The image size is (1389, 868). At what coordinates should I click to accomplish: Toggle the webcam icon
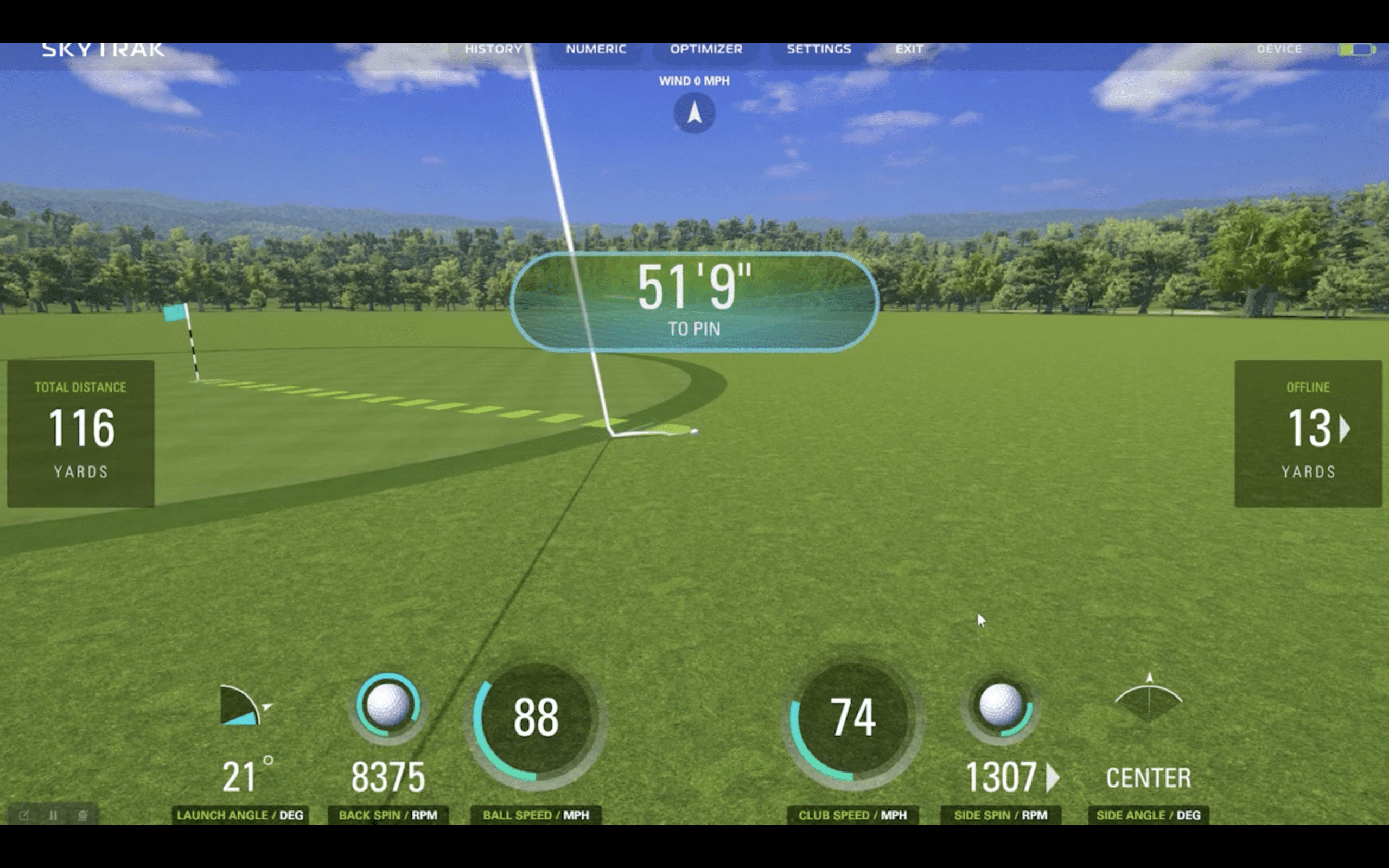82,815
